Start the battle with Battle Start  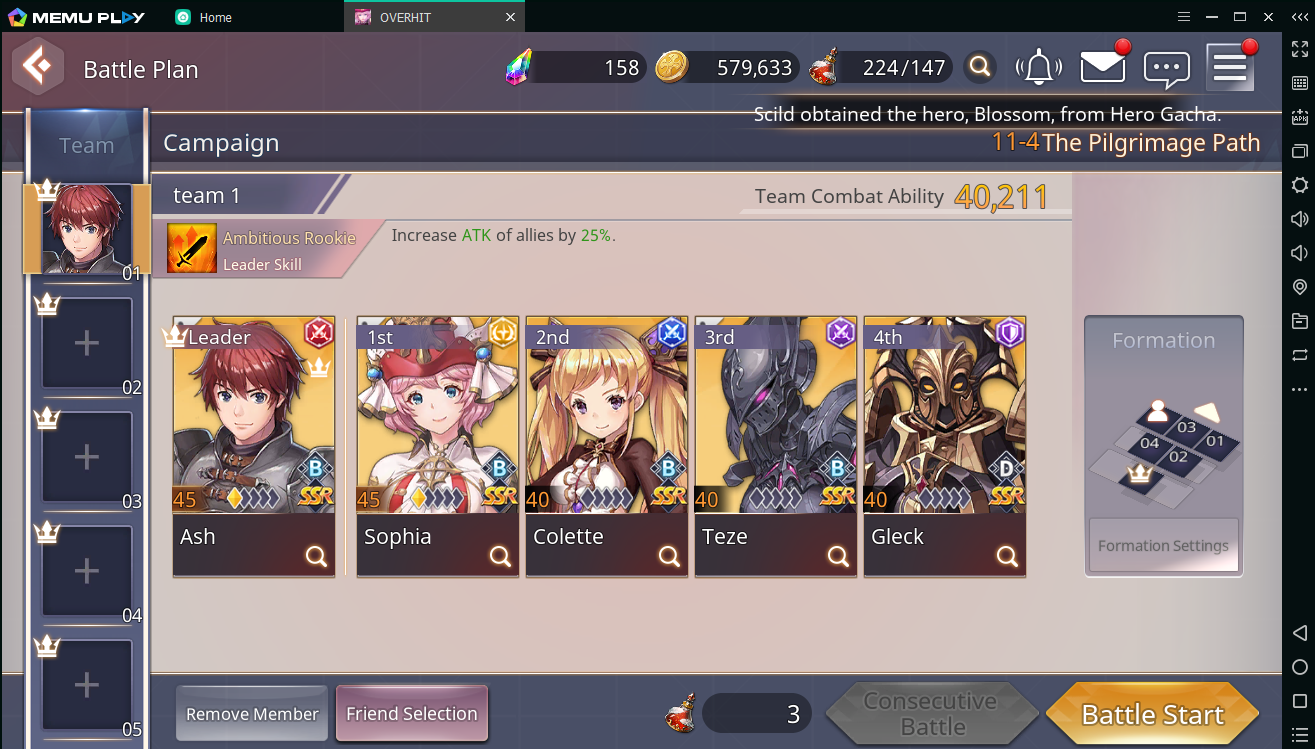(1152, 714)
